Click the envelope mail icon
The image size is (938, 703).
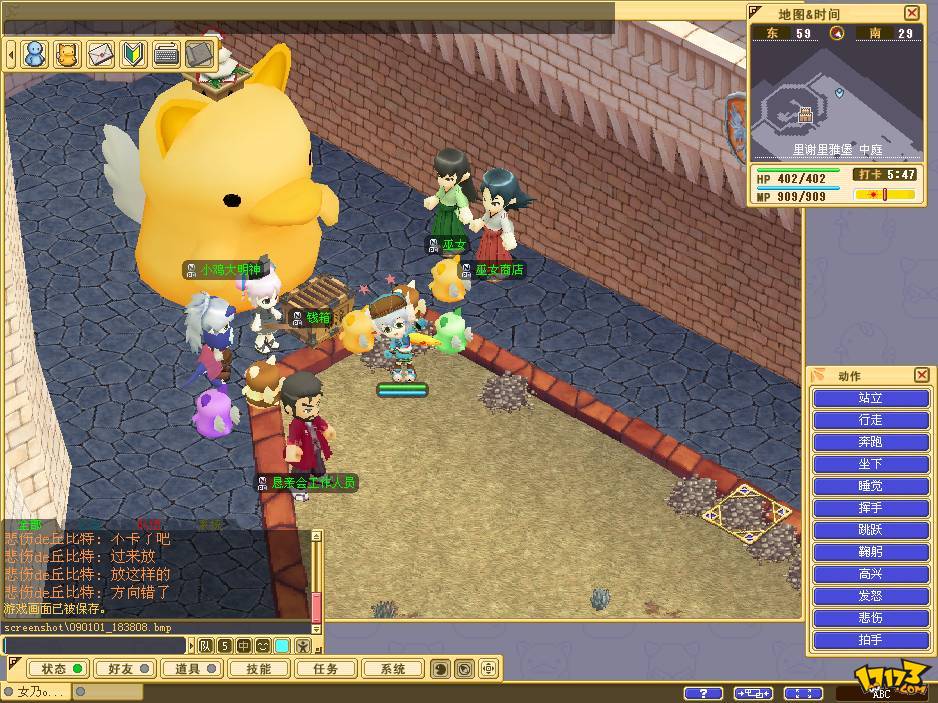[x=101, y=53]
